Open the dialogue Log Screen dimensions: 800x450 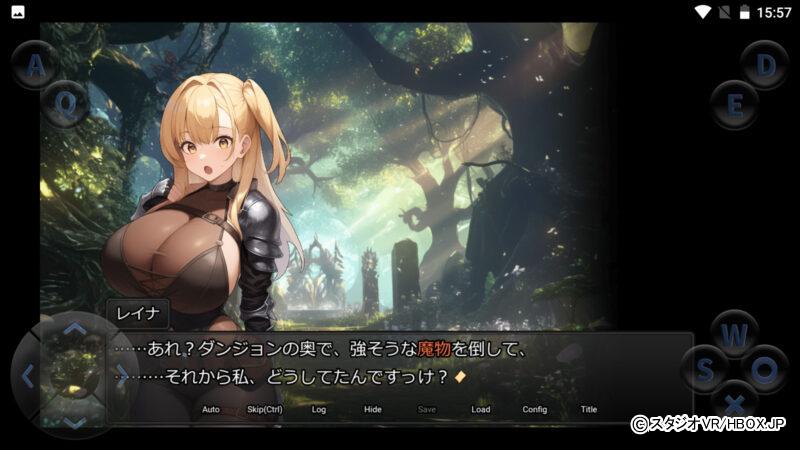point(319,409)
